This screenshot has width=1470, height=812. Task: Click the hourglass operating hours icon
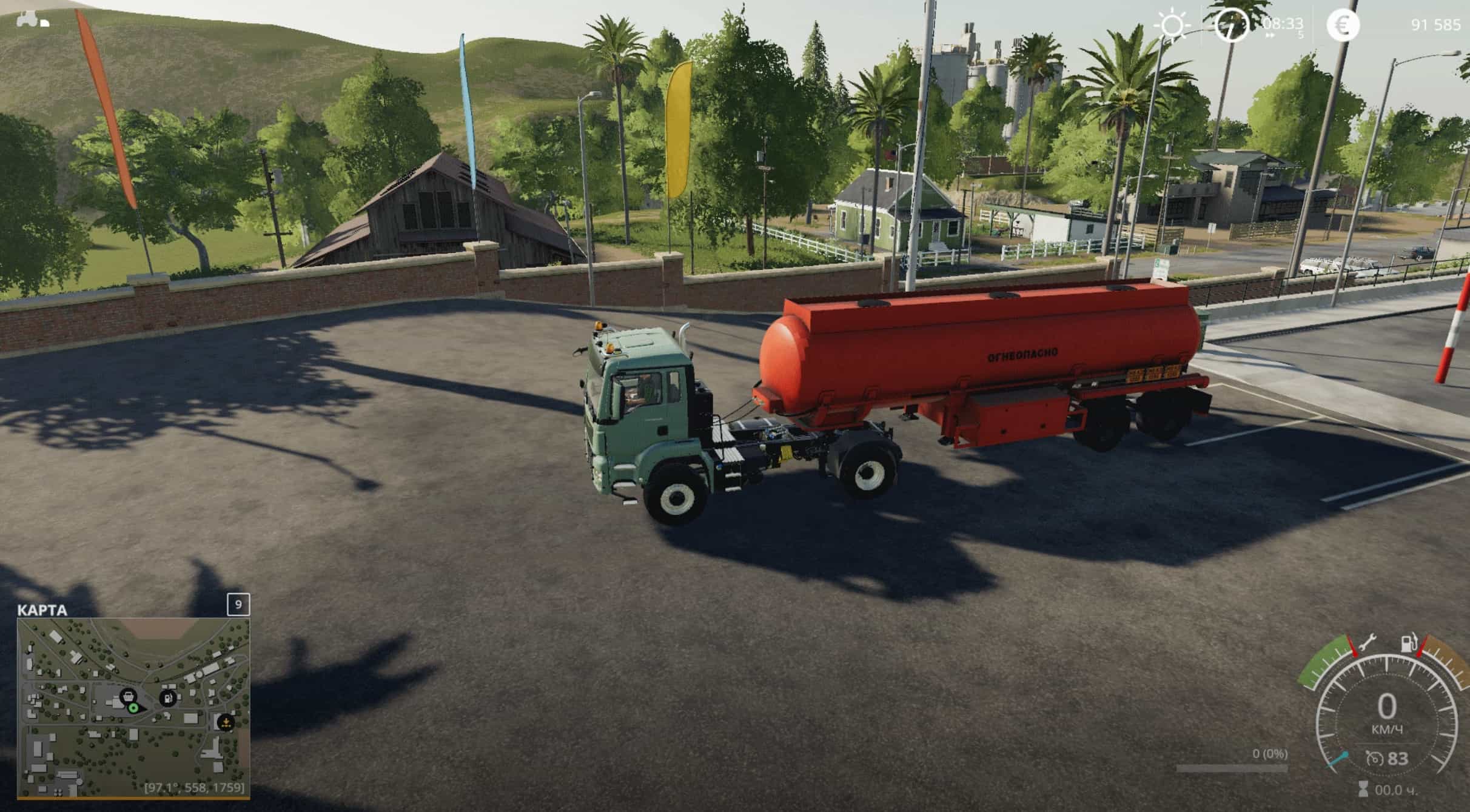click(x=1363, y=789)
